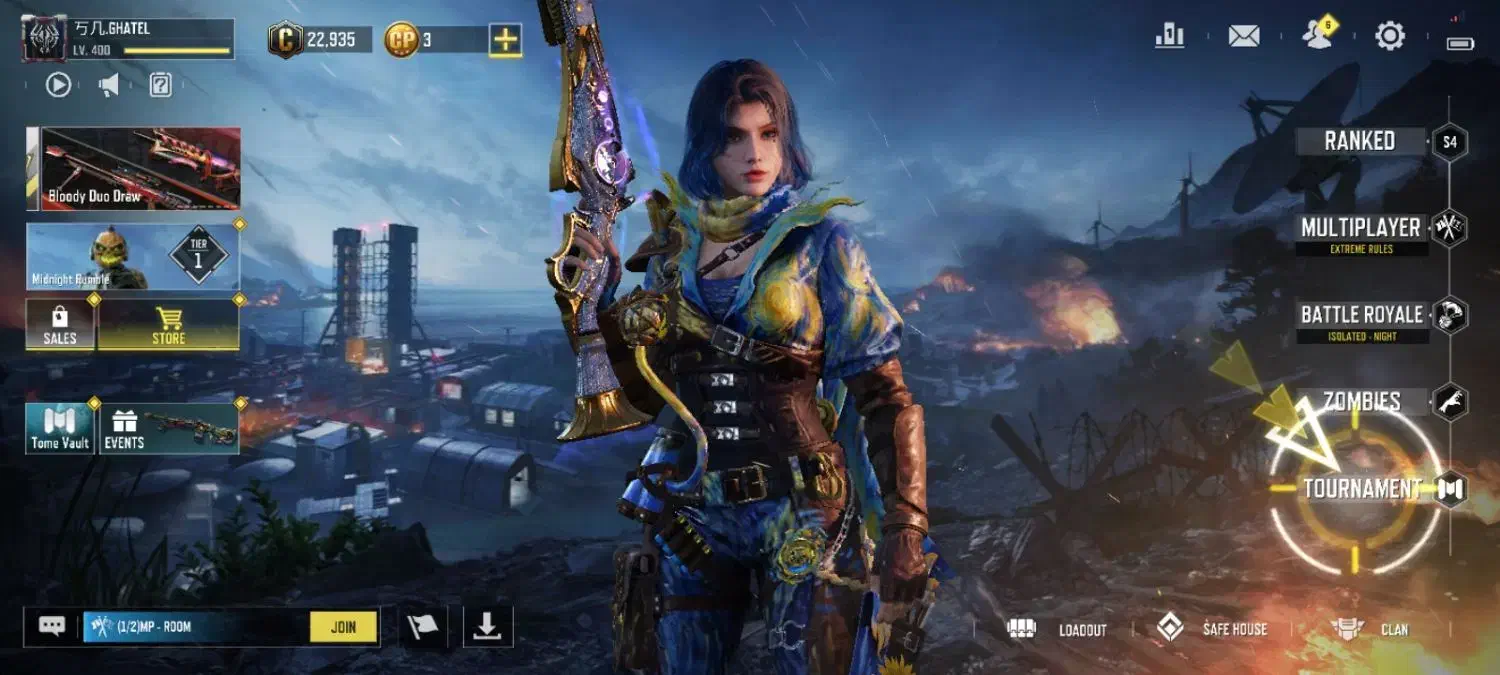The image size is (1500, 675).
Task: Open the Events panel
Action: pyautogui.click(x=168, y=429)
